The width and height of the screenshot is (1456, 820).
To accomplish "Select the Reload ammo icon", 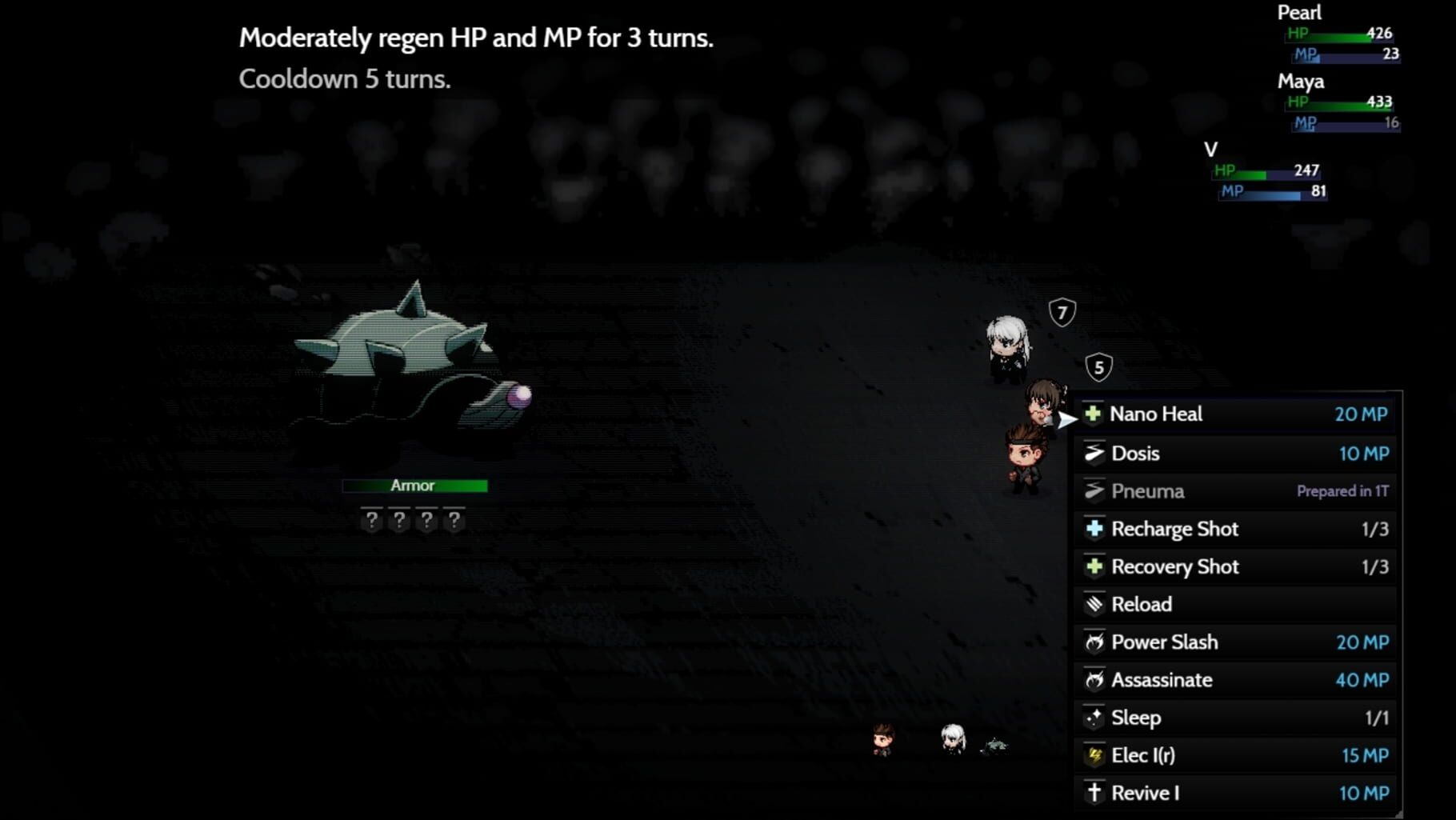I will click(1095, 605).
